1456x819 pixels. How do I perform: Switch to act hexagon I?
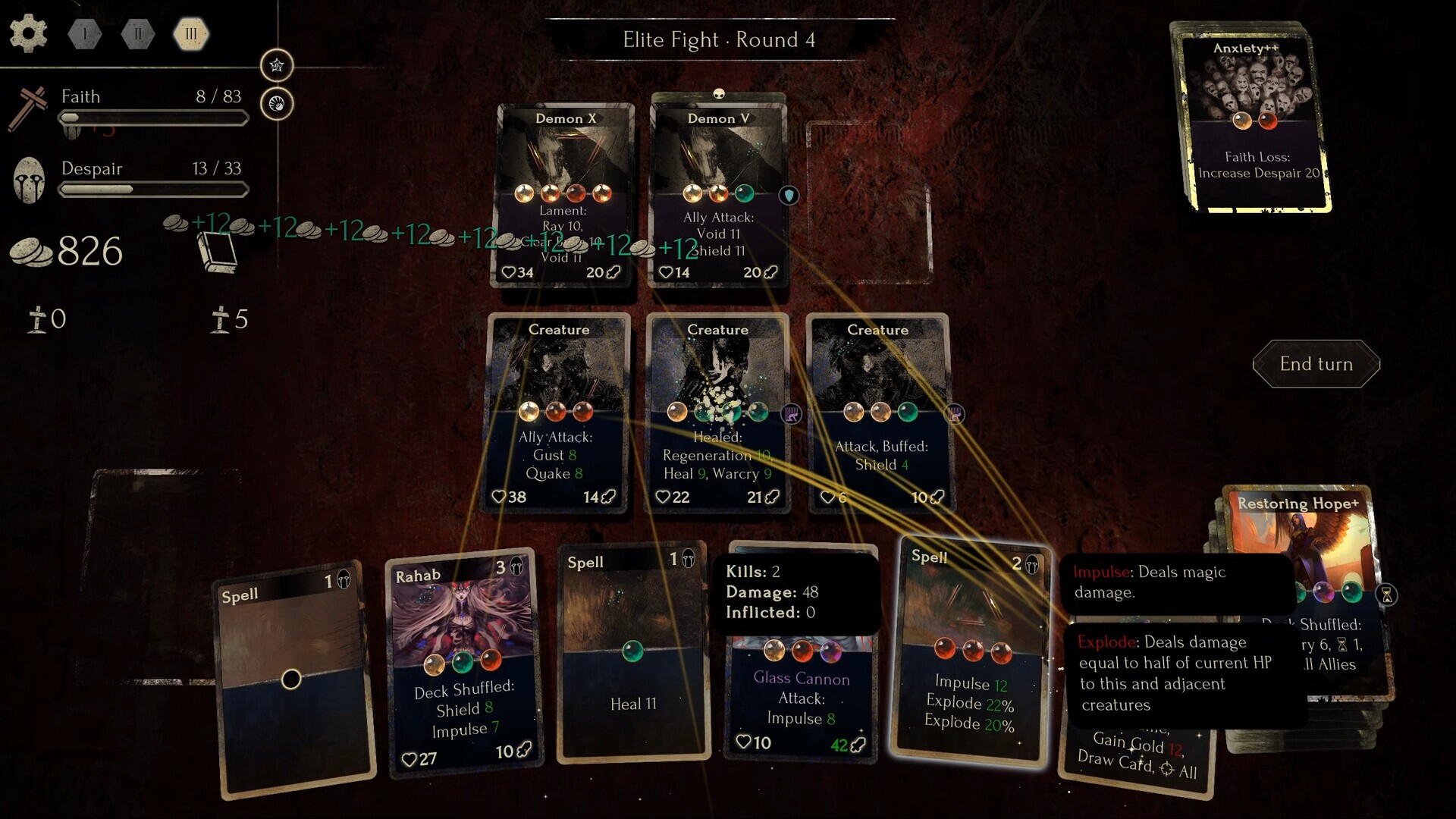[84, 33]
